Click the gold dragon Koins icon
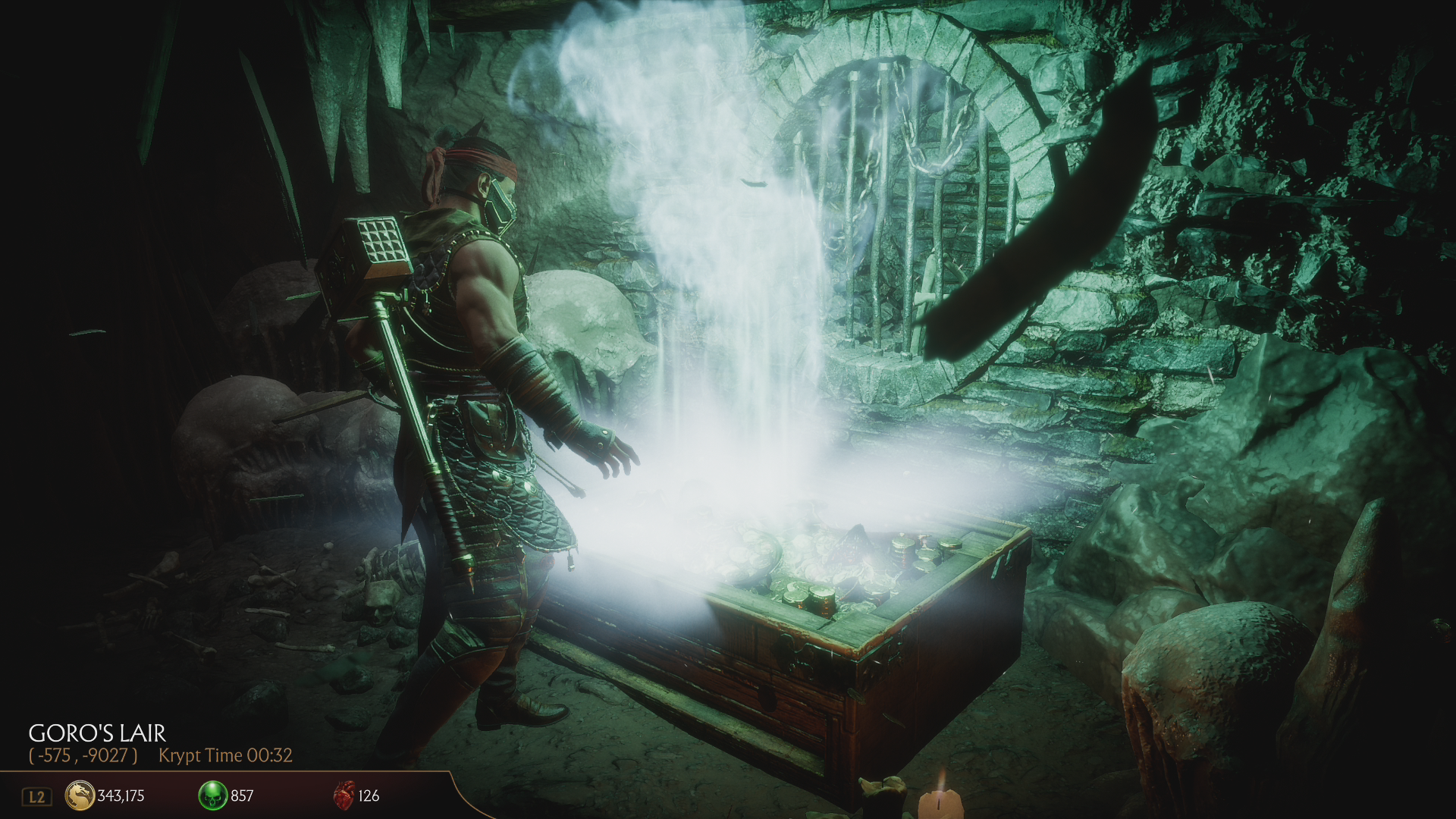The image size is (1456, 819). click(x=80, y=795)
